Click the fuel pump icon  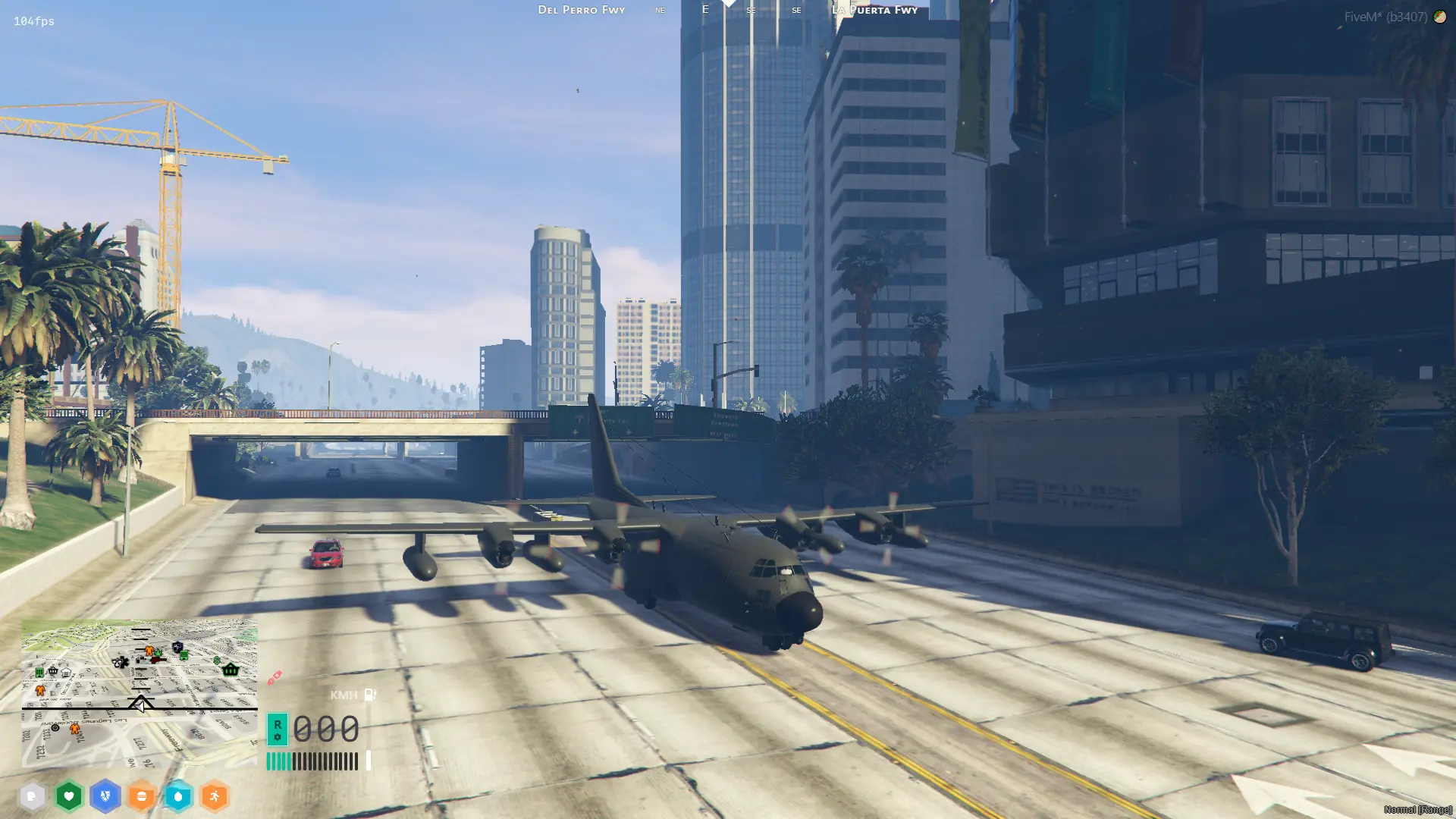pos(370,695)
